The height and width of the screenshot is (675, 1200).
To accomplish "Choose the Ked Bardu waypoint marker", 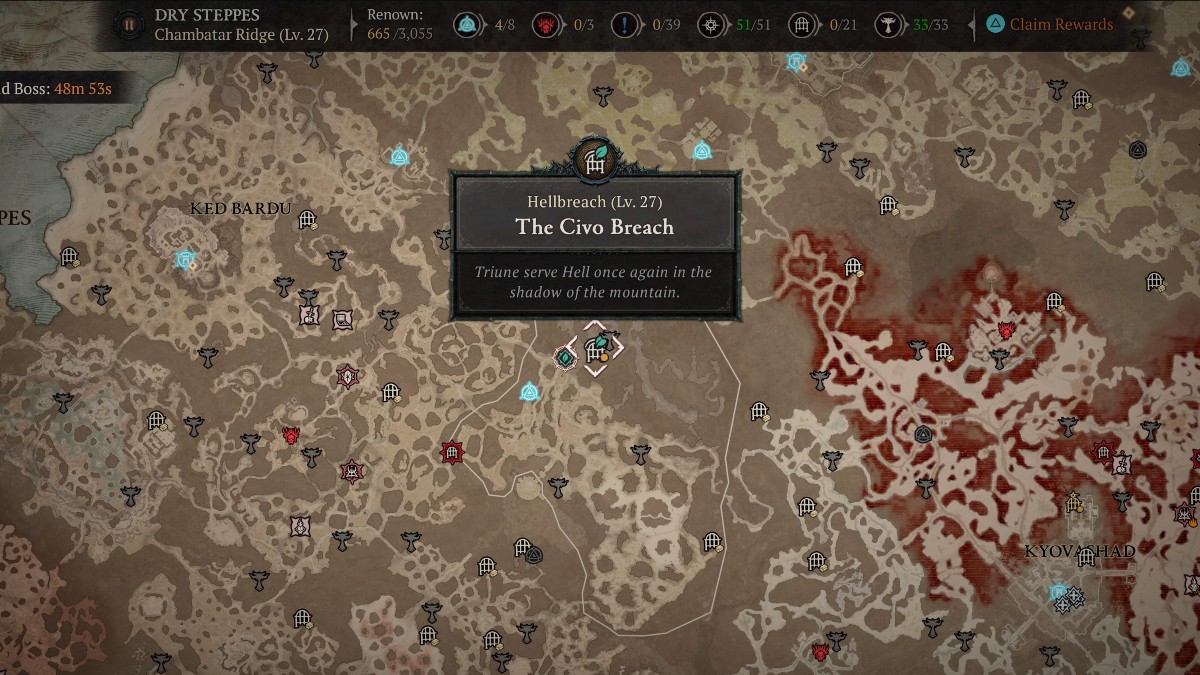I will point(184,260).
